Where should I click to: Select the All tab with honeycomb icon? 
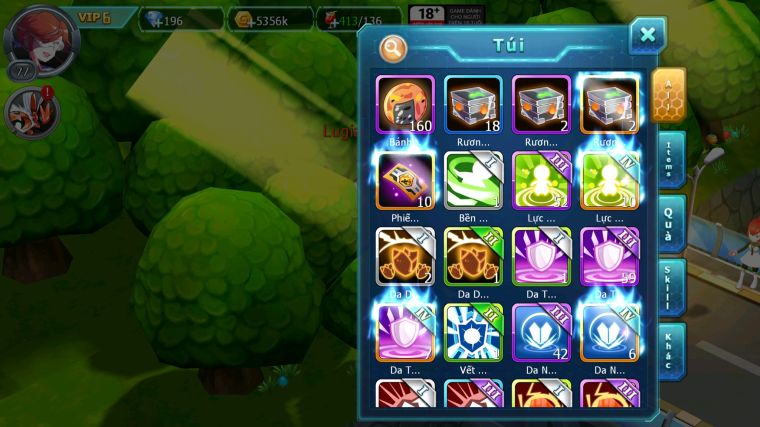(669, 96)
